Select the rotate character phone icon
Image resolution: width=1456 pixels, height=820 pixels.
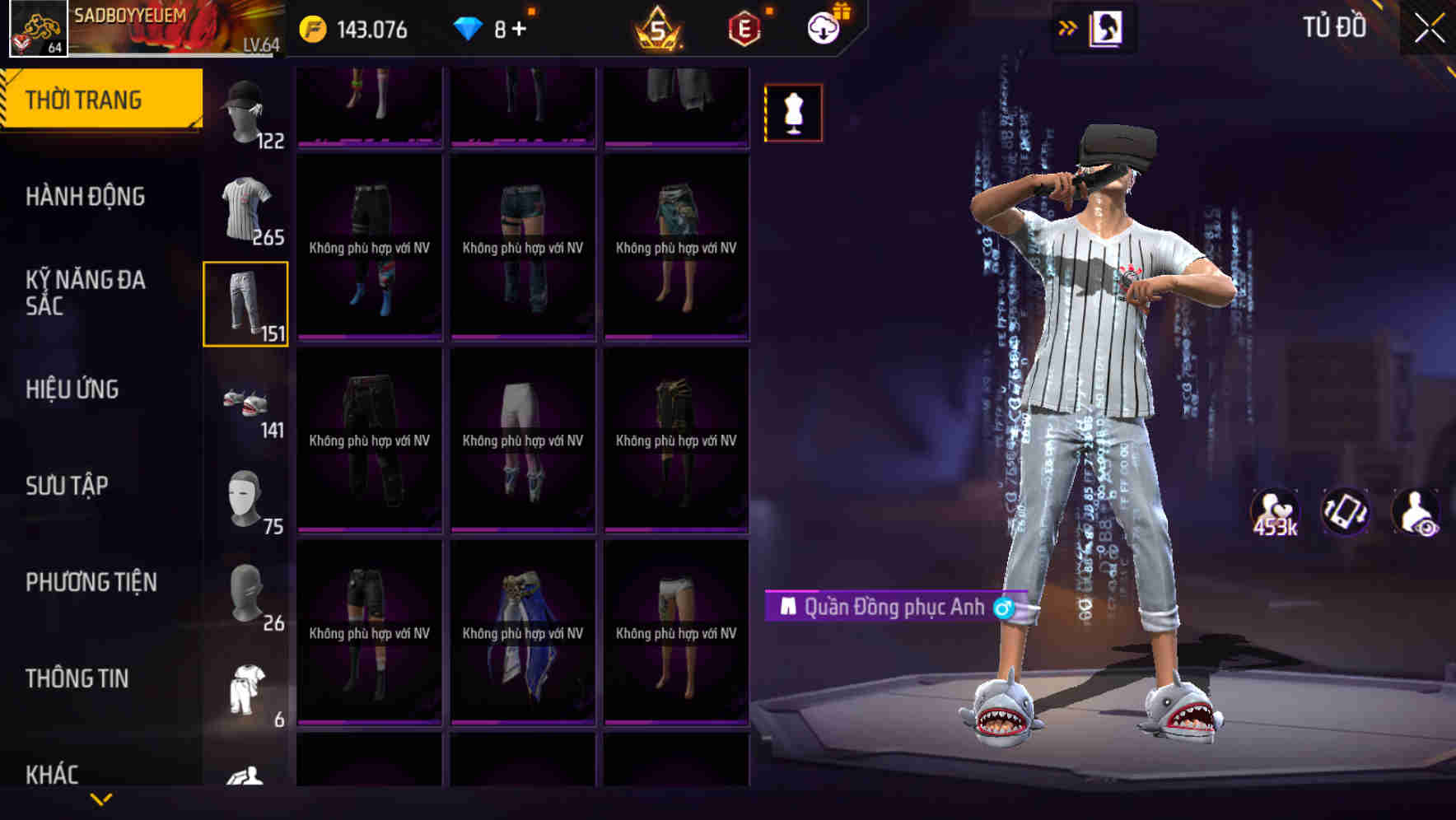pos(1345,510)
